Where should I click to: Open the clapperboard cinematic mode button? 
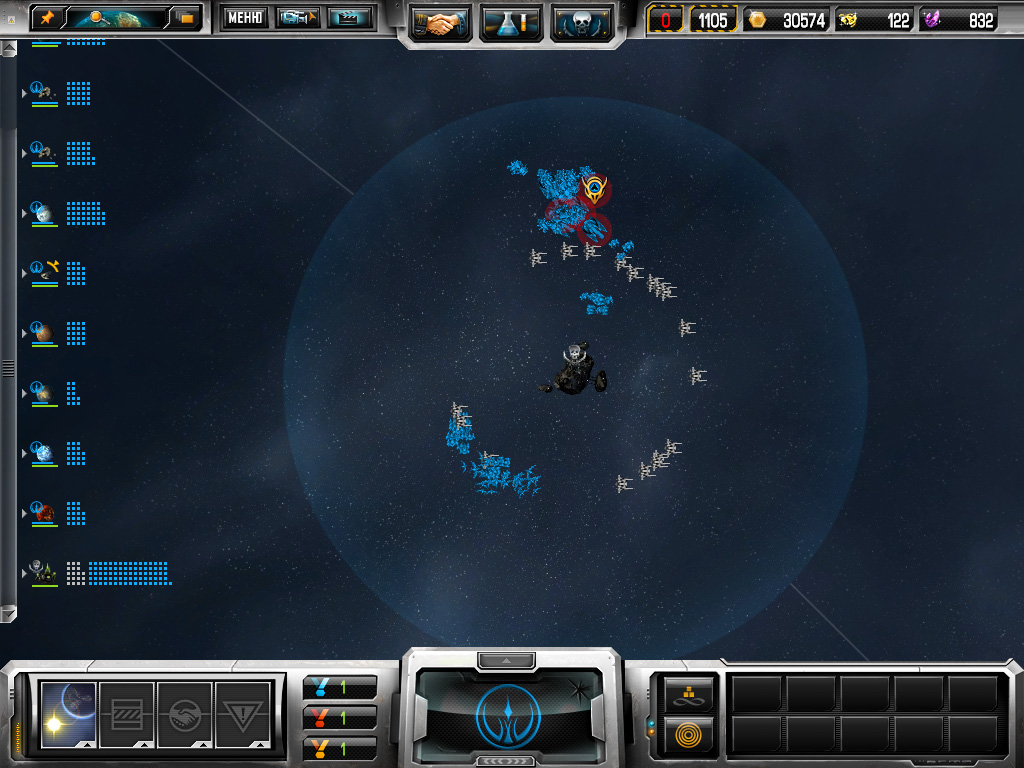click(x=349, y=18)
